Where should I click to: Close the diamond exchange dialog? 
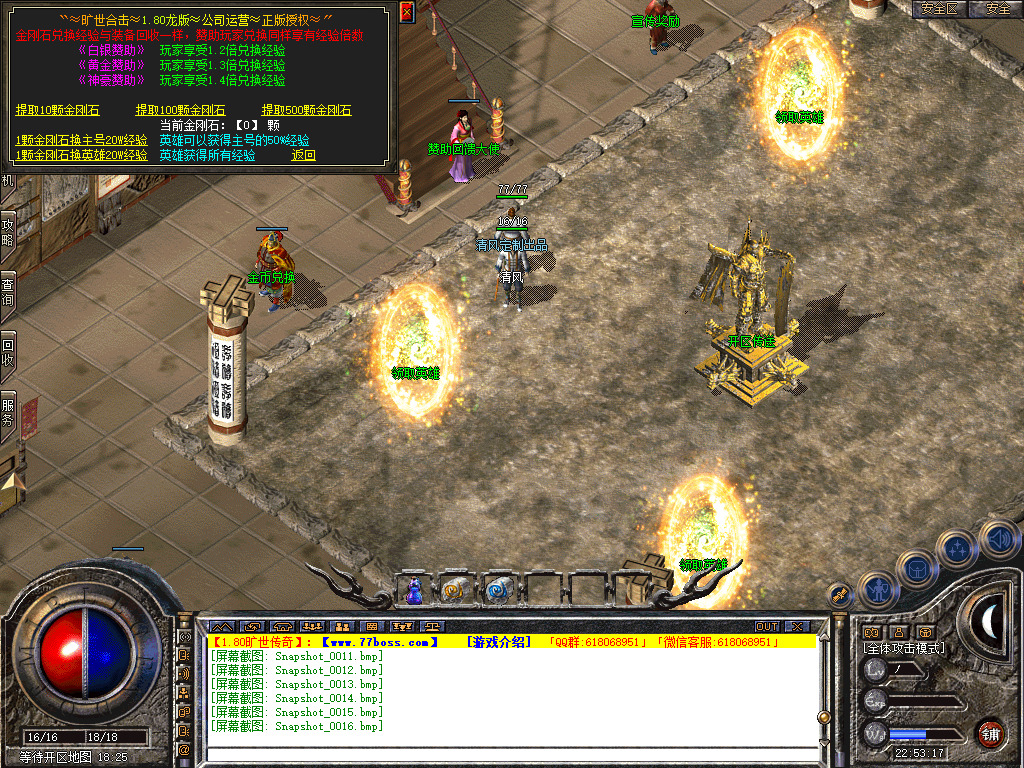click(406, 12)
